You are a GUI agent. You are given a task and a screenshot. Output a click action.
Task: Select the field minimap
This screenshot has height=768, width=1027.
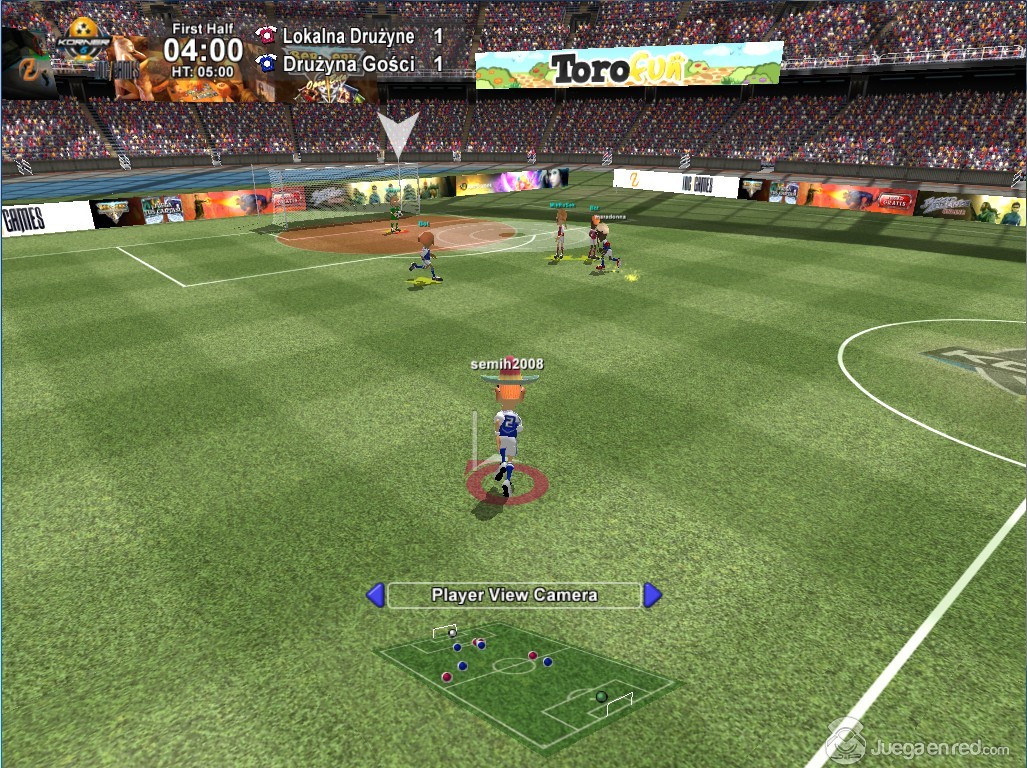525,680
